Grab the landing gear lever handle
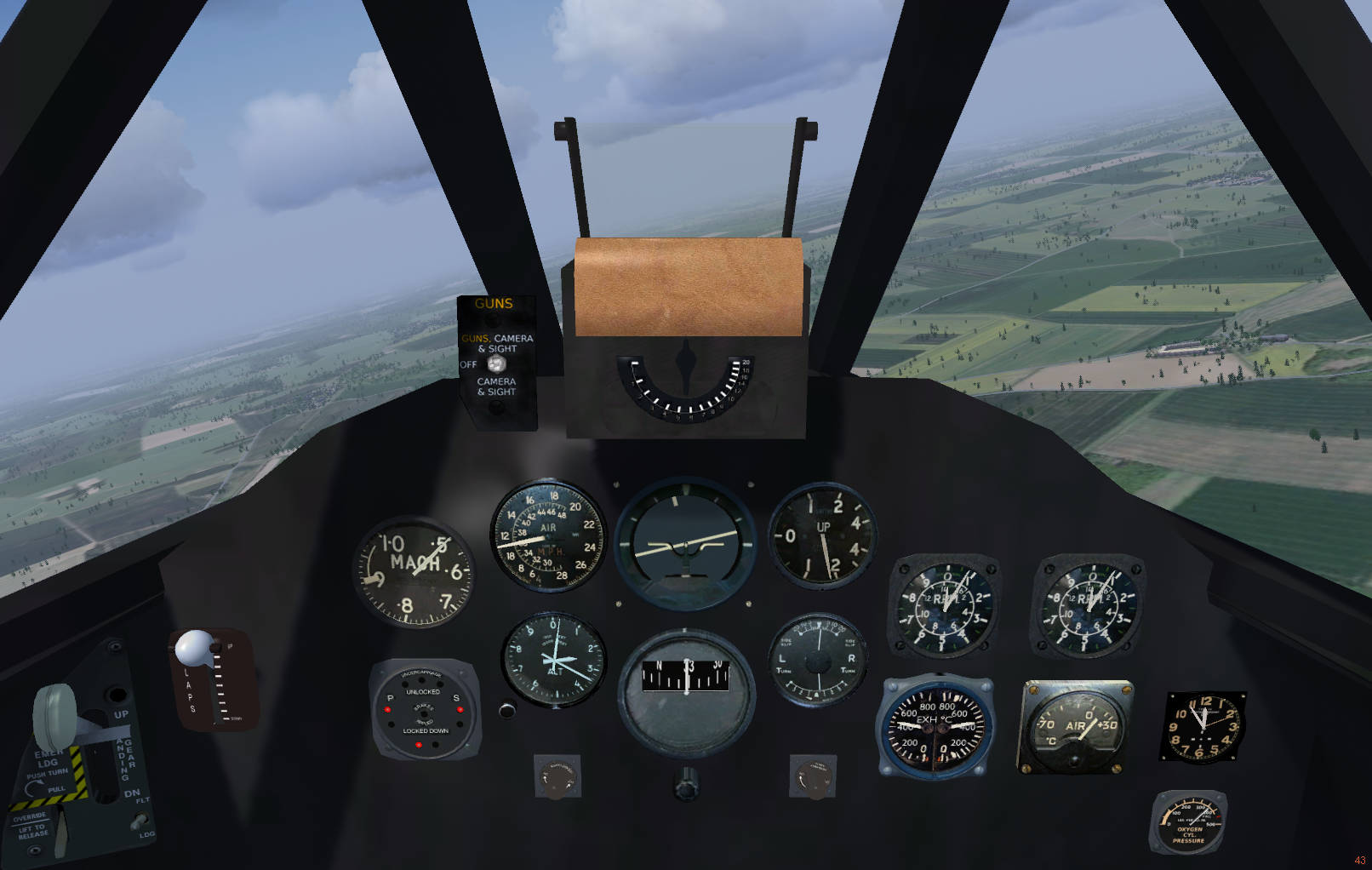Image resolution: width=1372 pixels, height=870 pixels. coord(54,716)
